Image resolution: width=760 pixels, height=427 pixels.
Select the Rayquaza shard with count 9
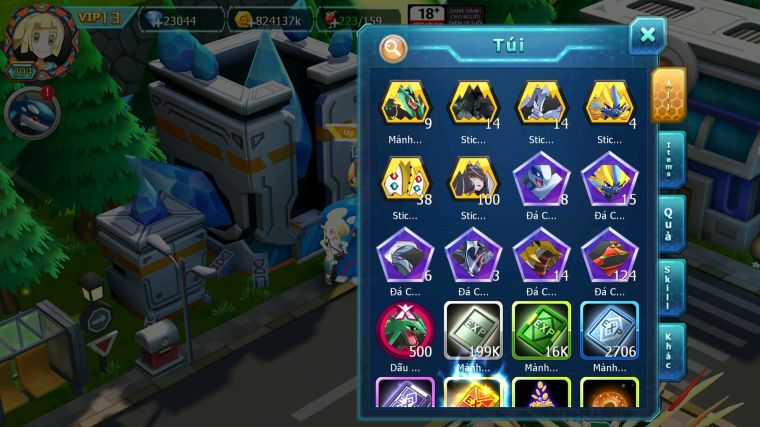tap(405, 104)
